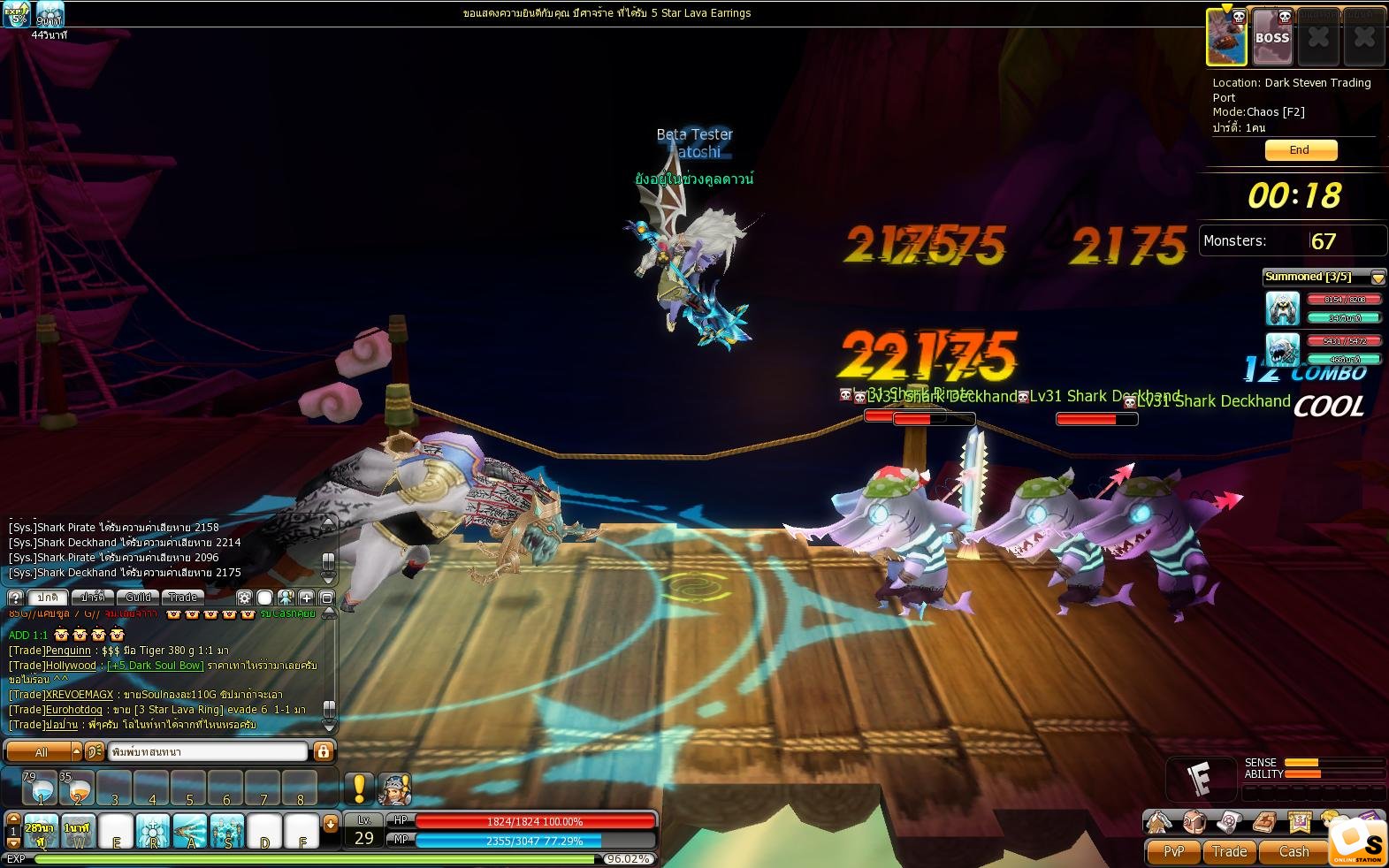Click the chat help question mark
Image resolution: width=1389 pixels, height=868 pixels.
click(x=15, y=598)
